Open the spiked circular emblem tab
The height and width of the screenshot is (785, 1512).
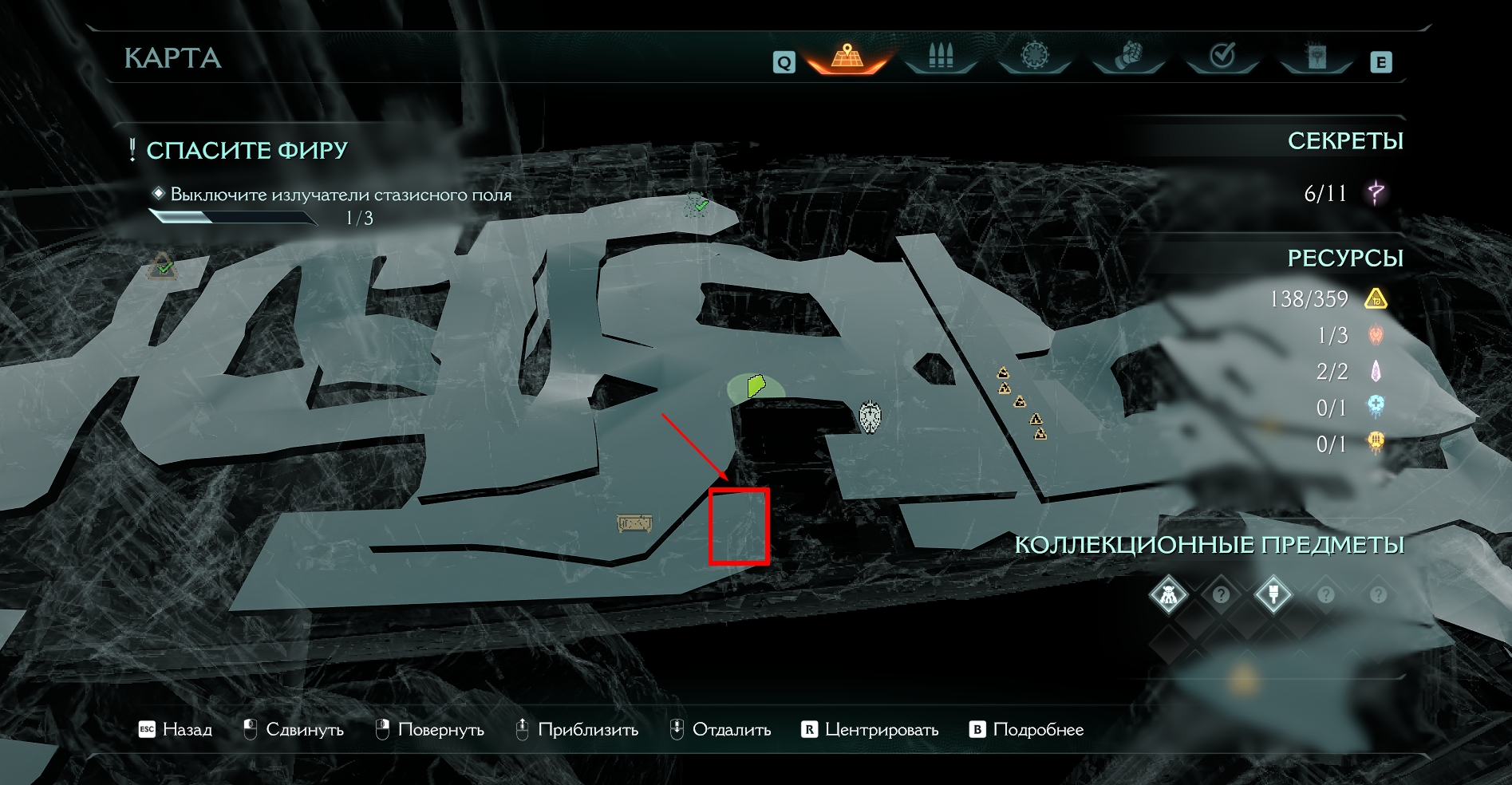pos(1034,57)
